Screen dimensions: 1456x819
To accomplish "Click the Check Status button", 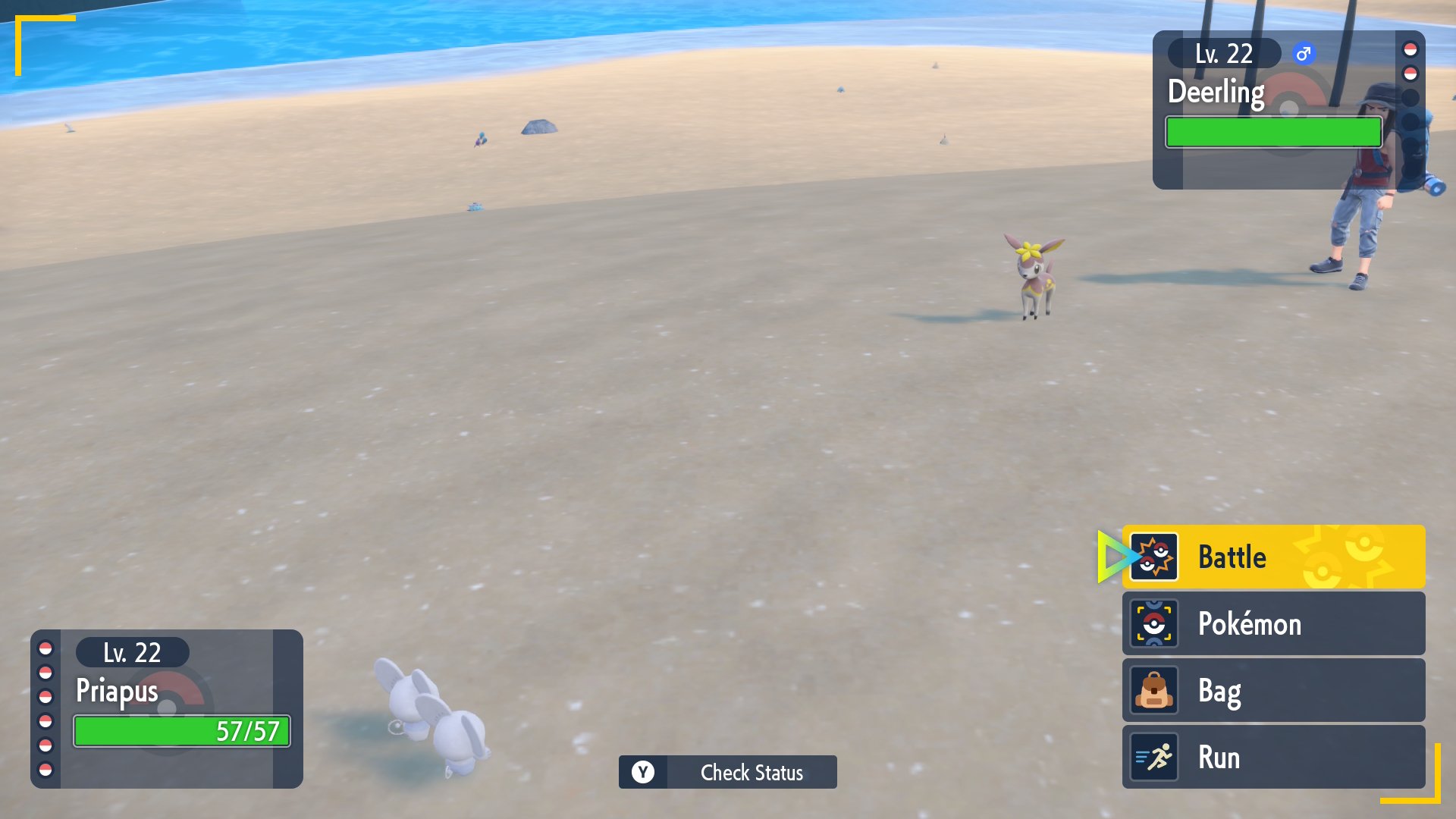I will 728,772.
